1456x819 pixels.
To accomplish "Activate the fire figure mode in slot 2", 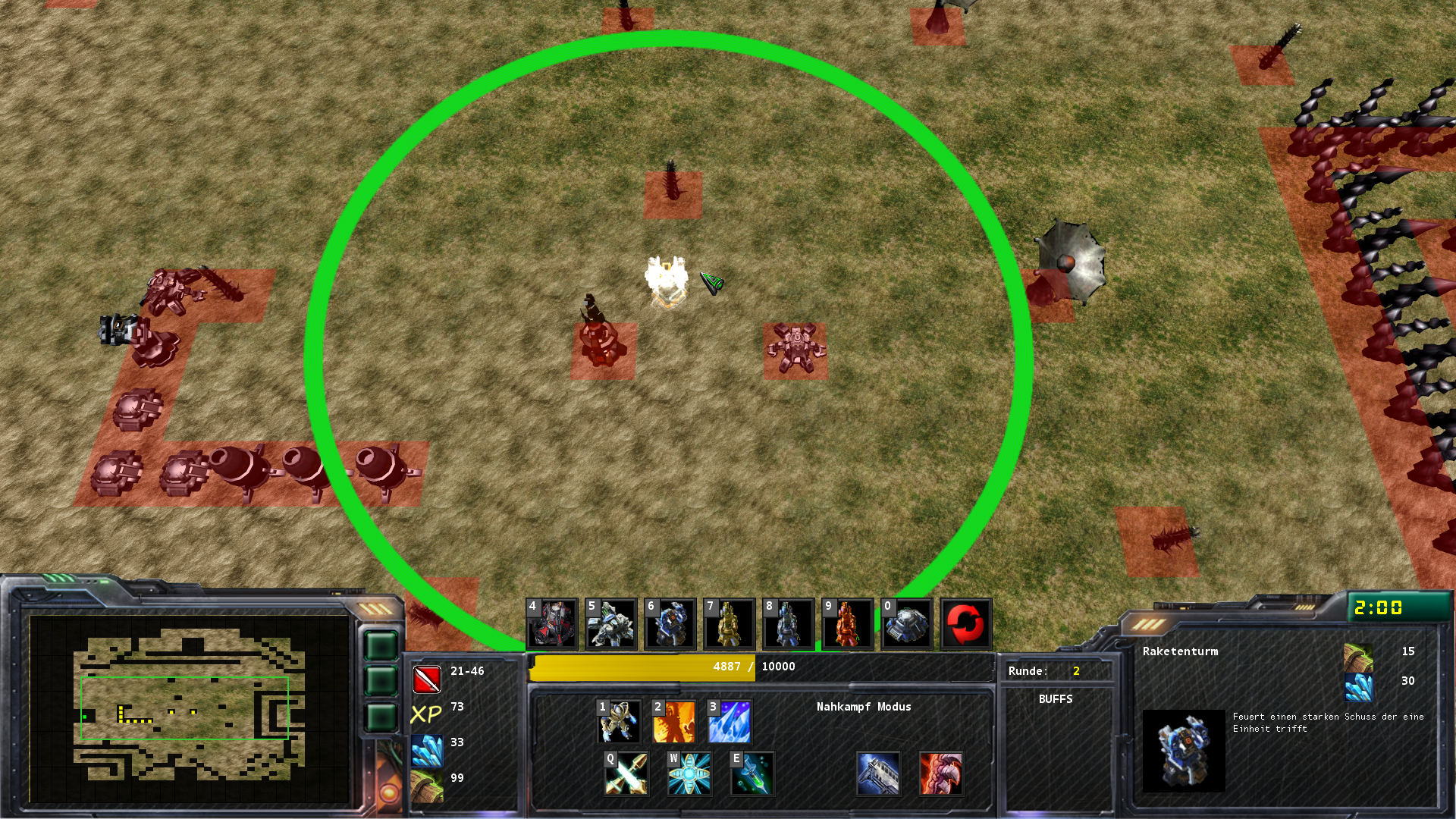I will [674, 721].
